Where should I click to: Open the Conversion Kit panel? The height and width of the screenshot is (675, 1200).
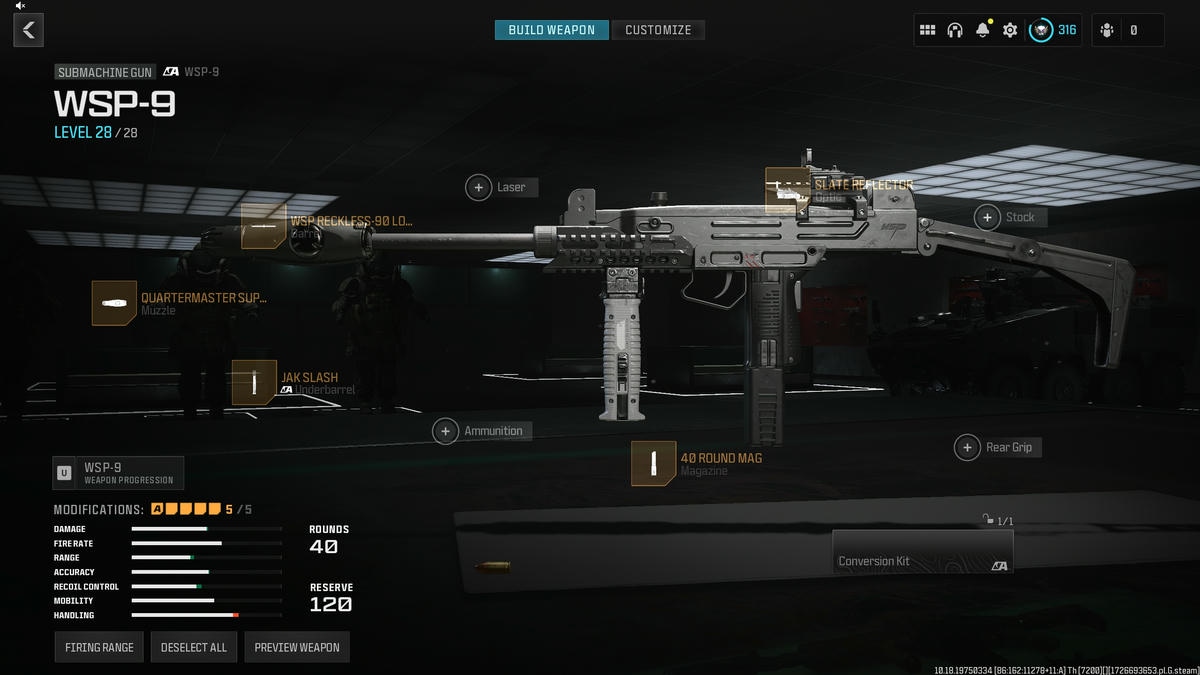point(922,551)
